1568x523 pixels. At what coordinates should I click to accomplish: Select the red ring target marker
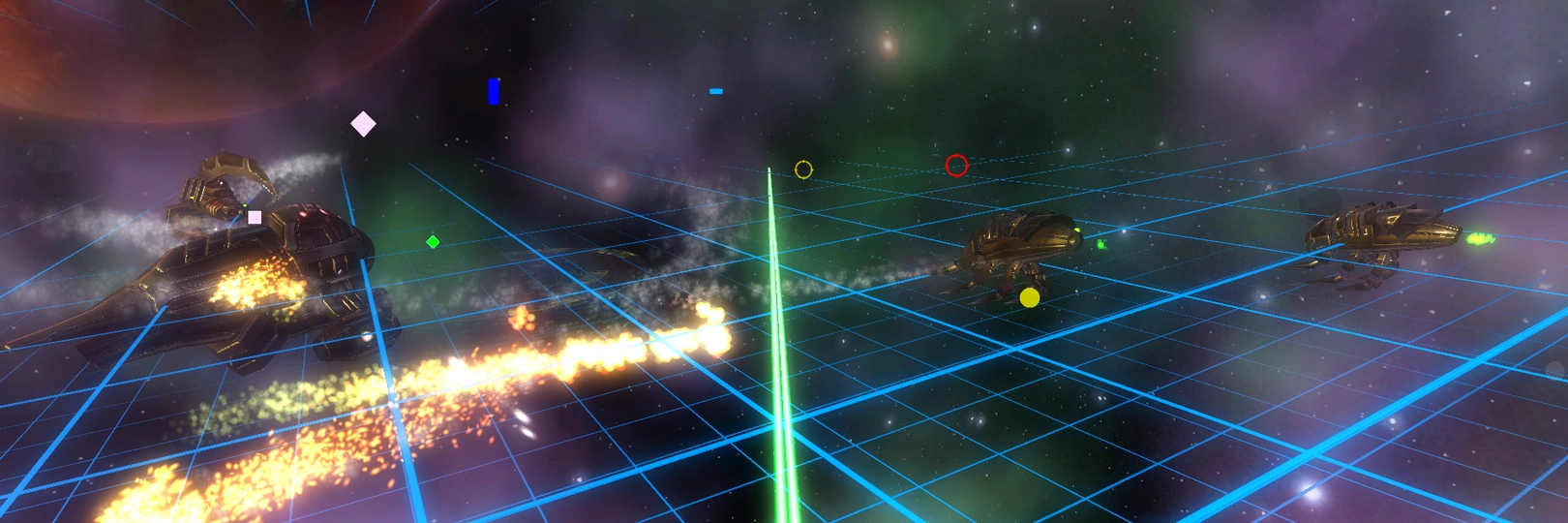coord(956,166)
